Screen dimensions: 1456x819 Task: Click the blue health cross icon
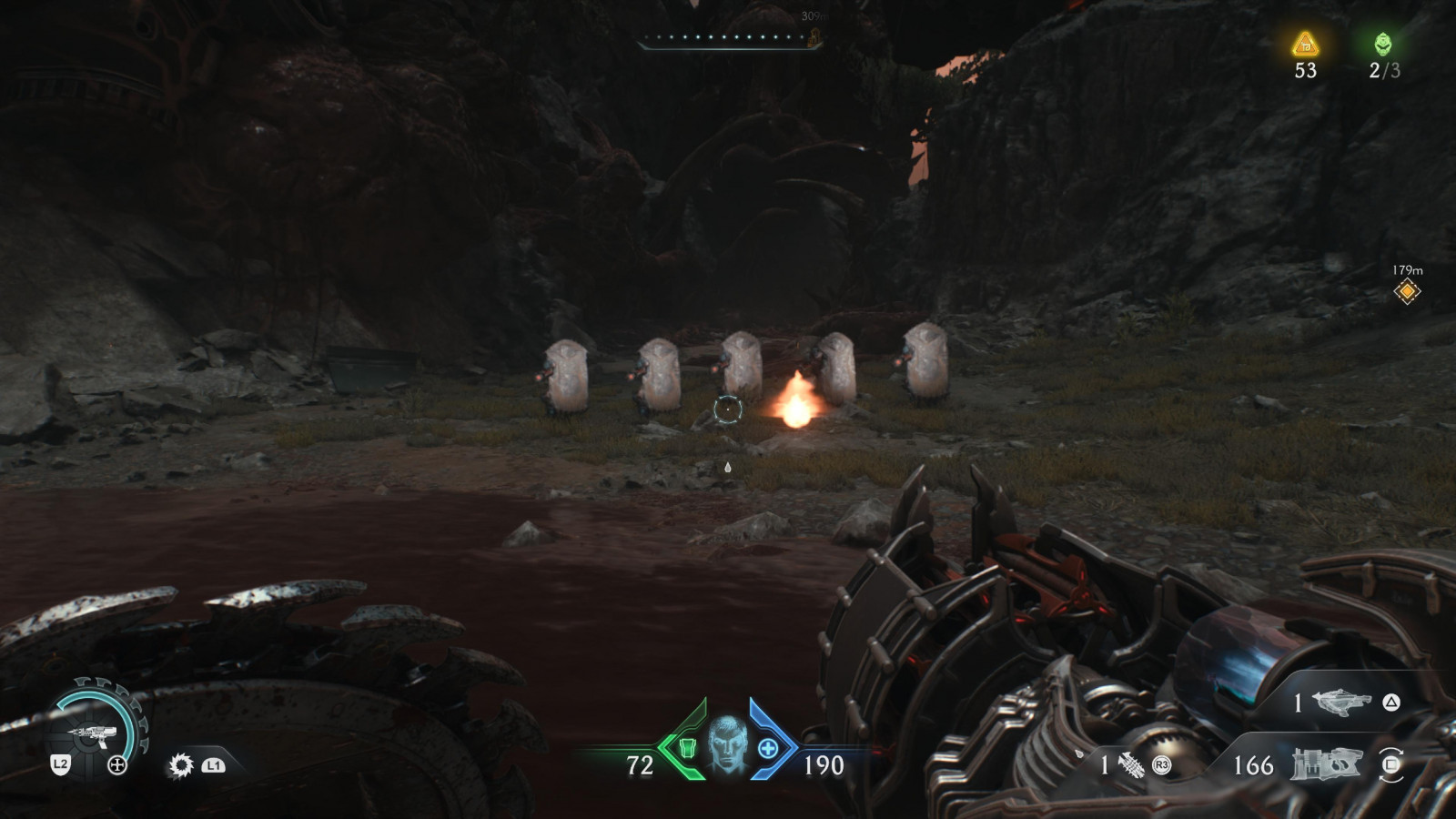coord(768,748)
